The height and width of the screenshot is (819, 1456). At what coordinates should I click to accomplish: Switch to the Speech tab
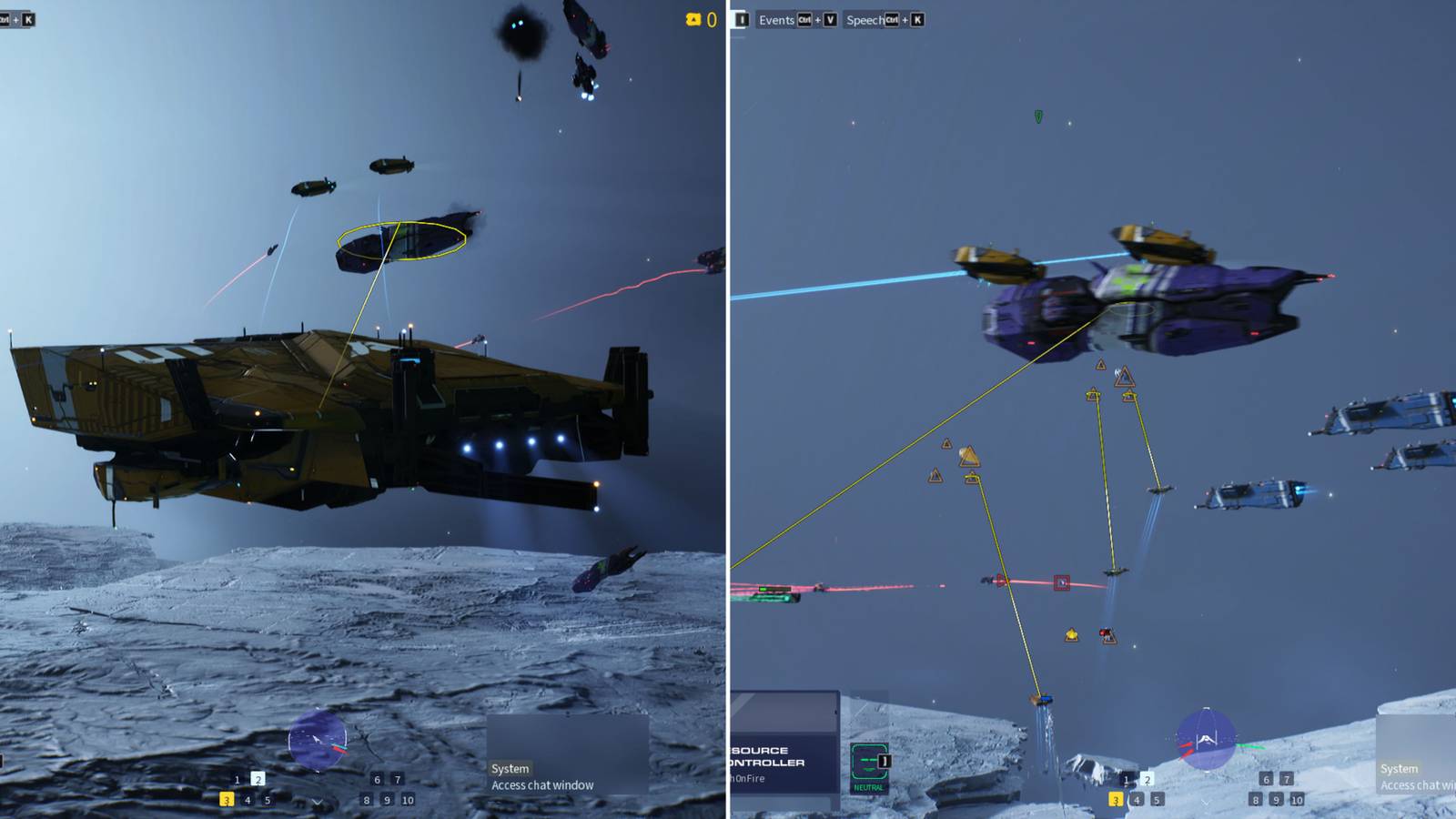865,19
